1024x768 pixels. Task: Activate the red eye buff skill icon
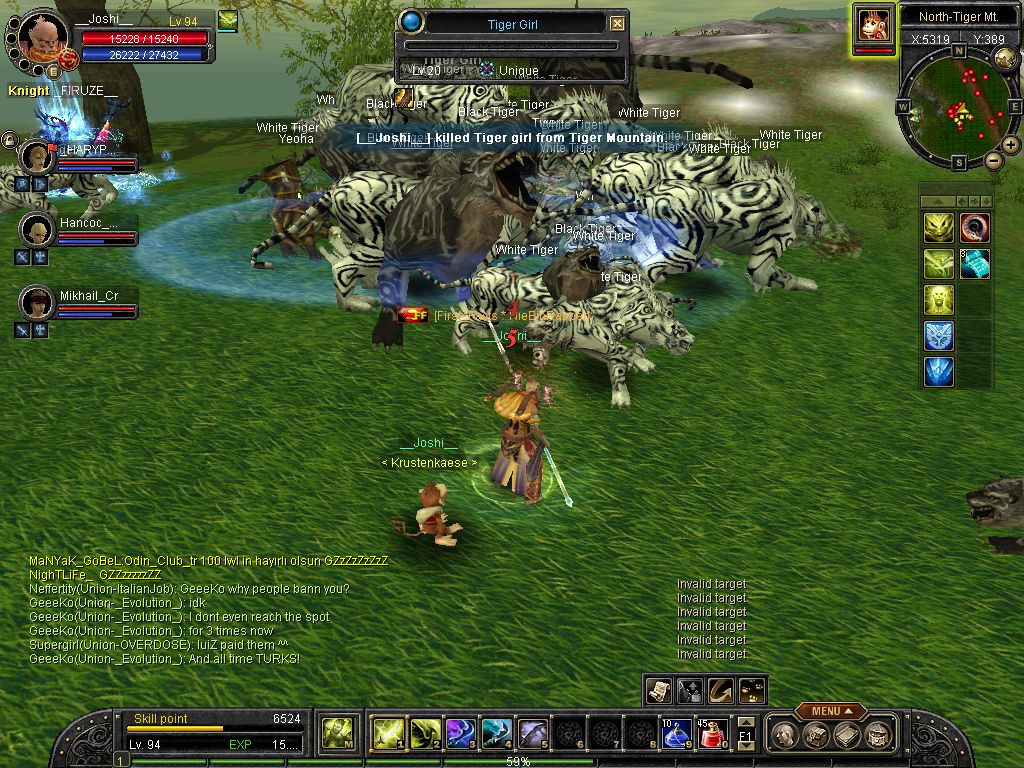click(974, 229)
